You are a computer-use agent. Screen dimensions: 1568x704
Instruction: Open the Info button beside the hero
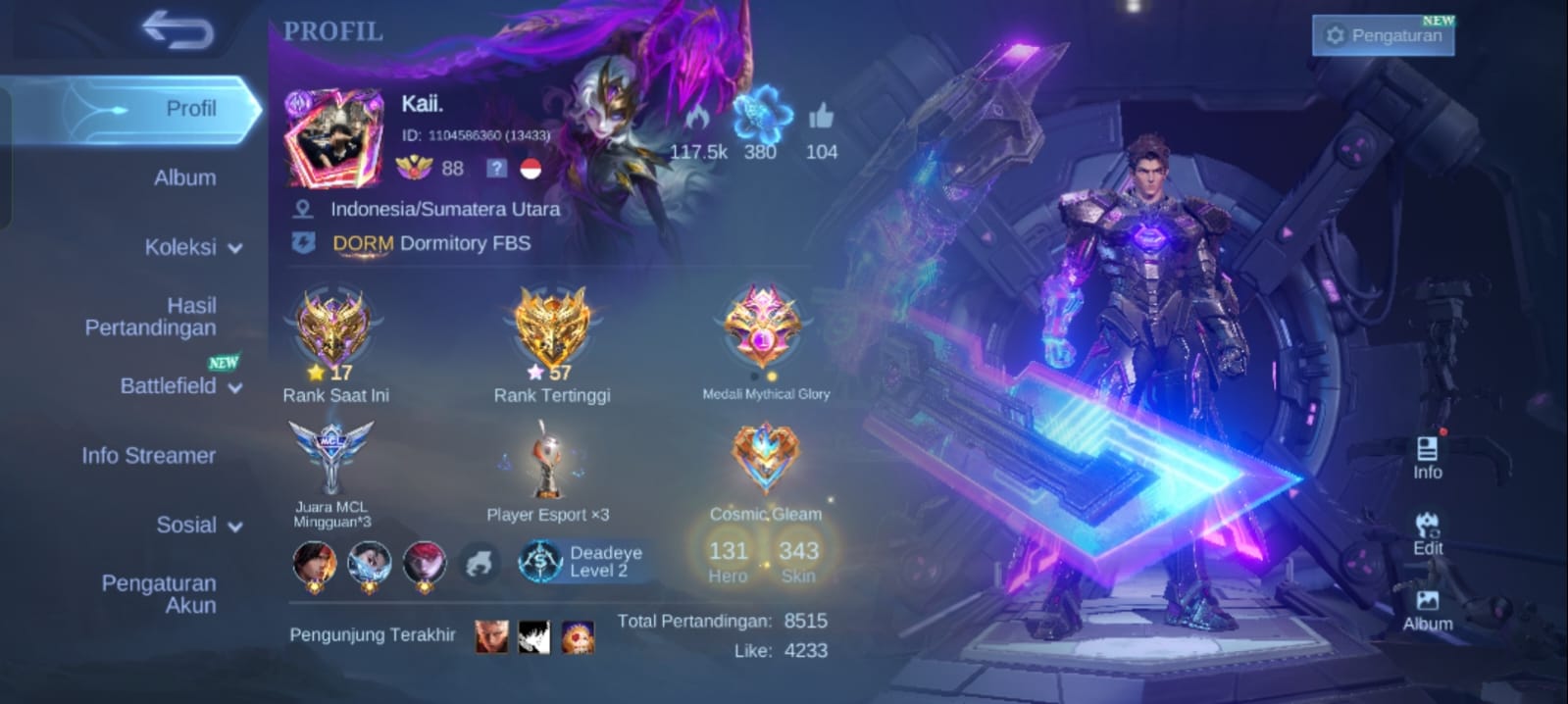(1427, 458)
